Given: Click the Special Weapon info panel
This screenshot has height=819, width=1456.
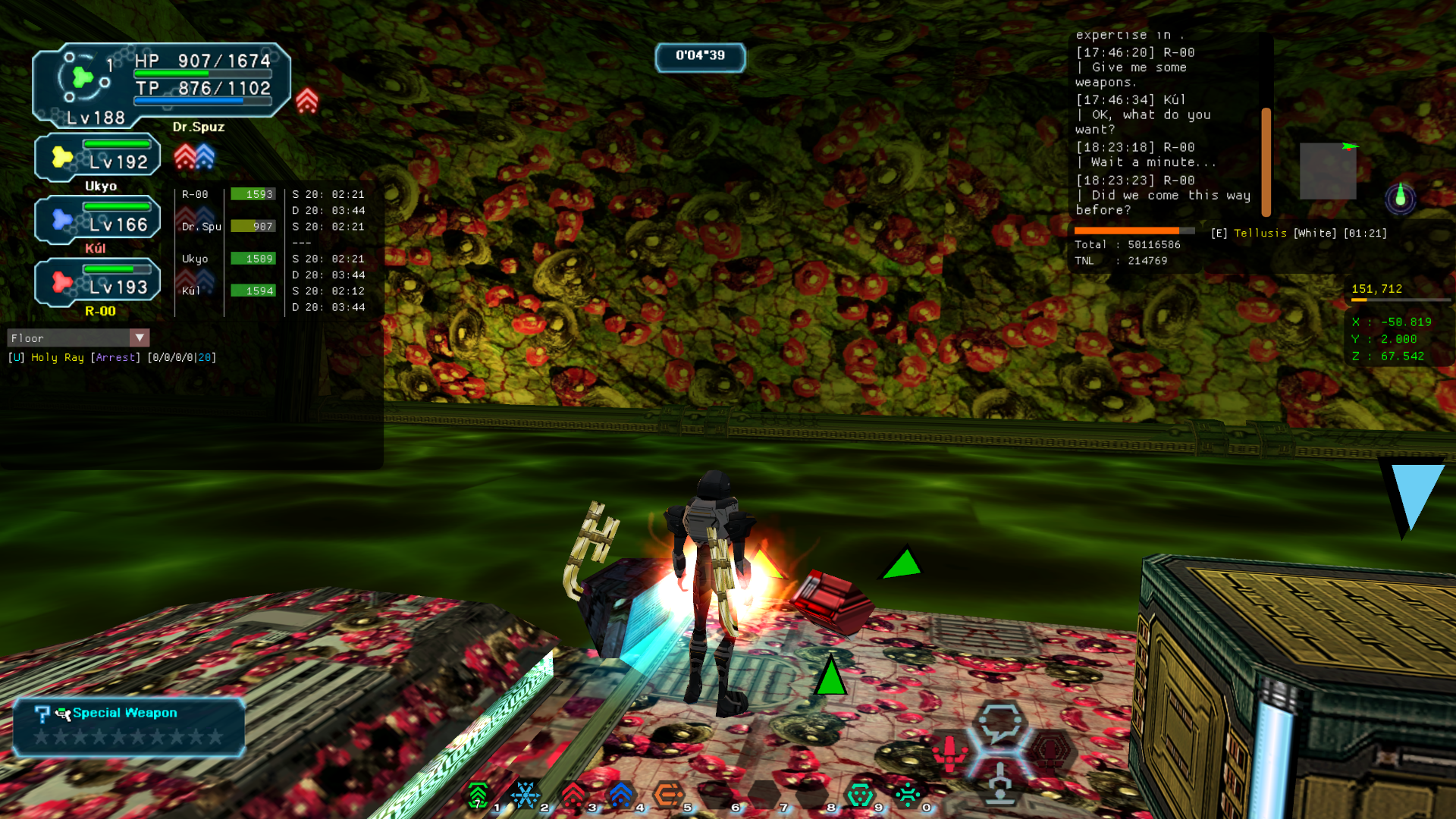Looking at the screenshot, I should [x=129, y=726].
